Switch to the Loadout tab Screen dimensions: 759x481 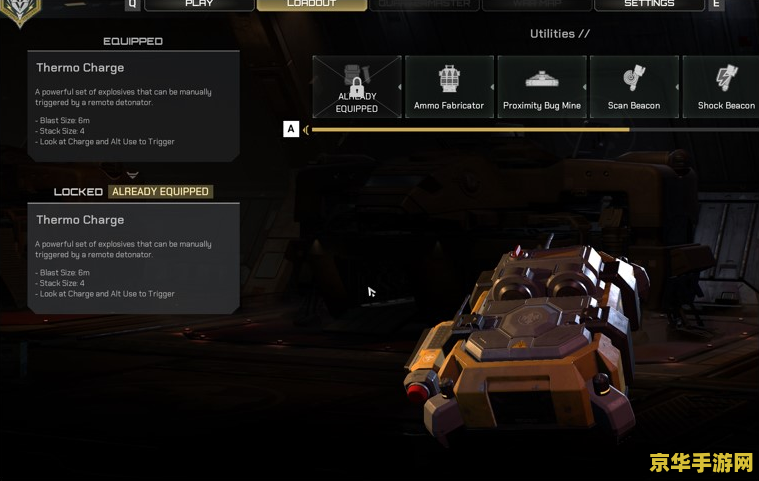[x=311, y=5]
